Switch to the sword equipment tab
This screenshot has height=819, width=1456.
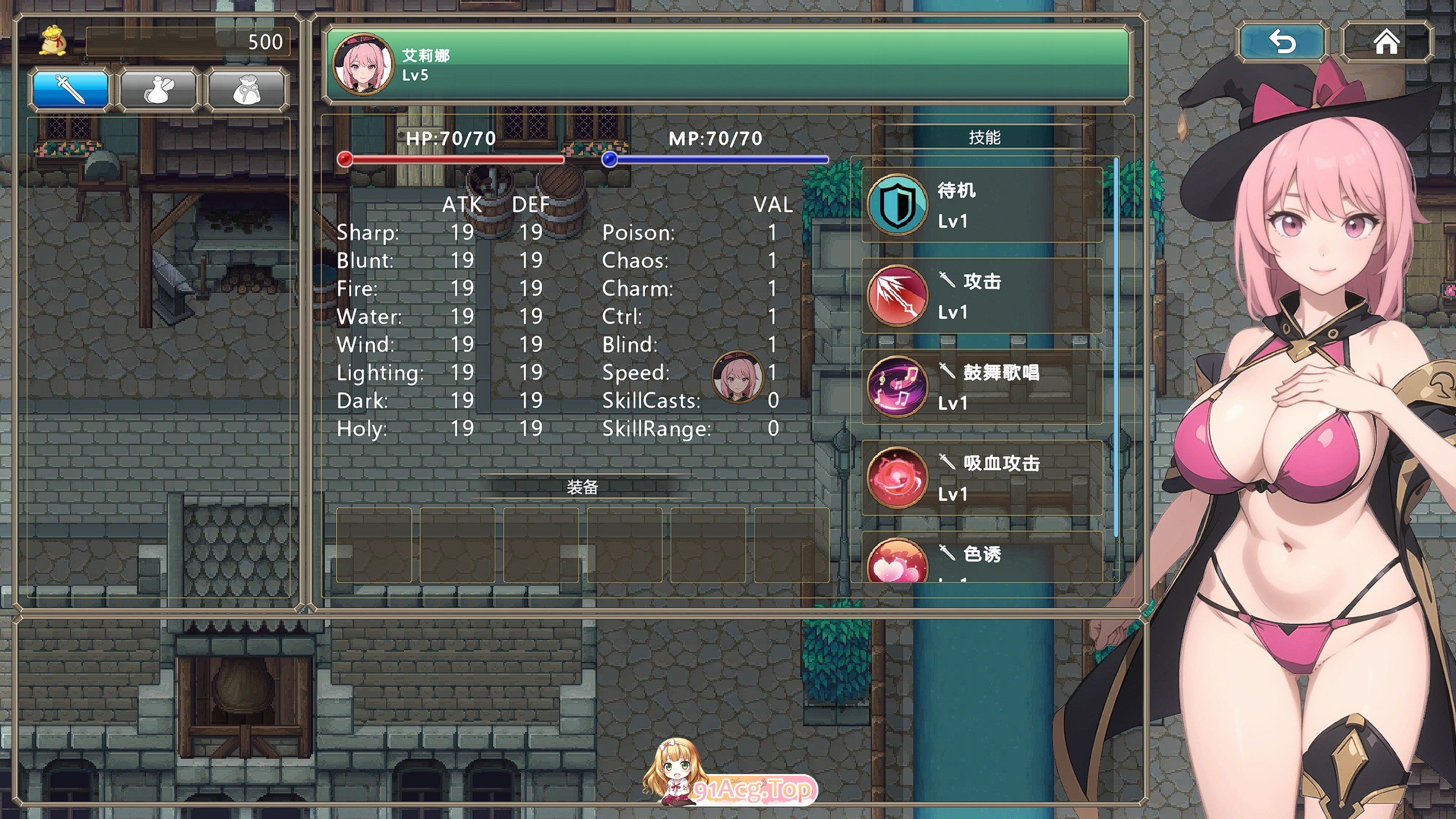click(71, 89)
